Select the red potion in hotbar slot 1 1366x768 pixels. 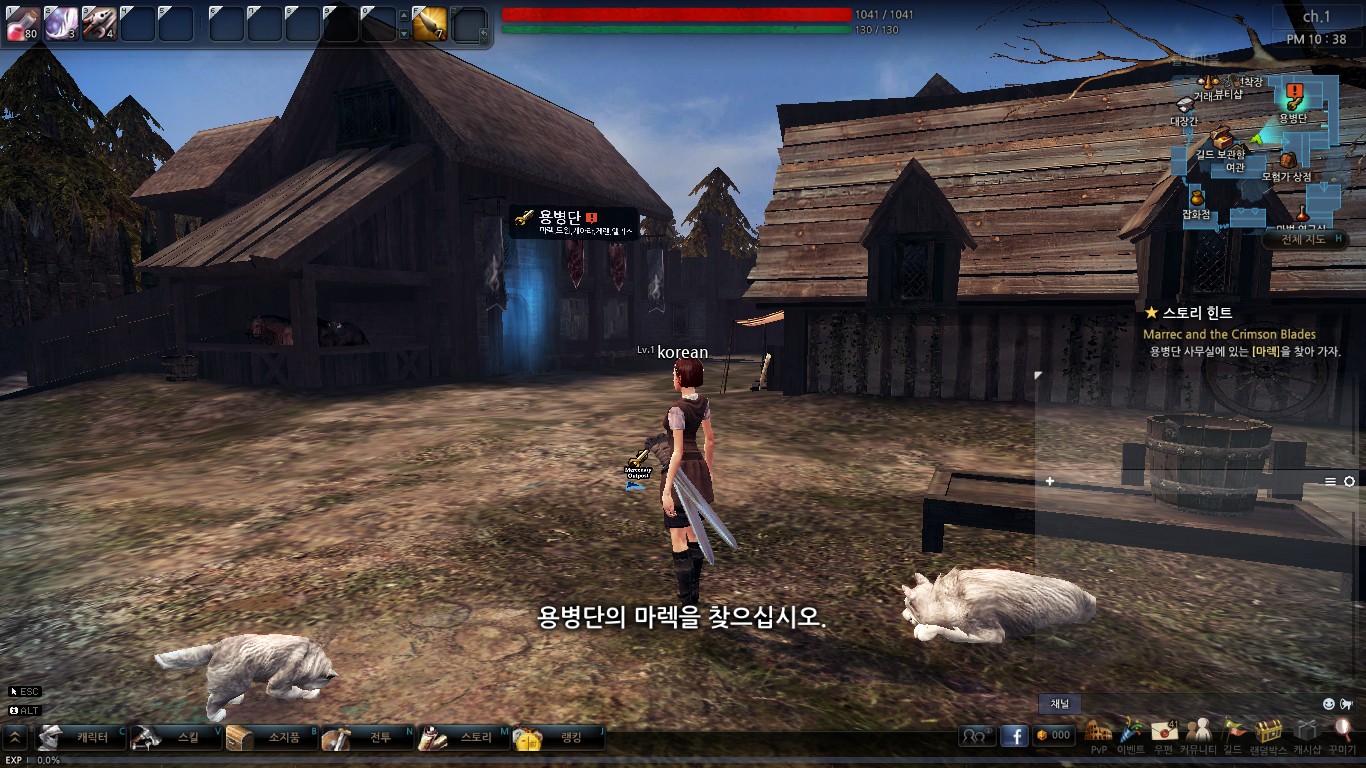22,23
